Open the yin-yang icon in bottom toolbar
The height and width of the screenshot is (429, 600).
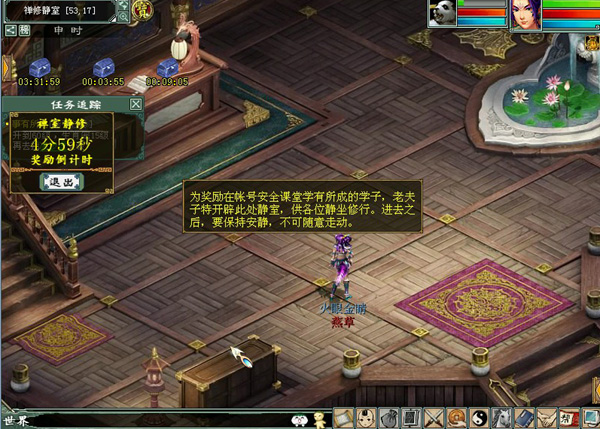point(479,418)
